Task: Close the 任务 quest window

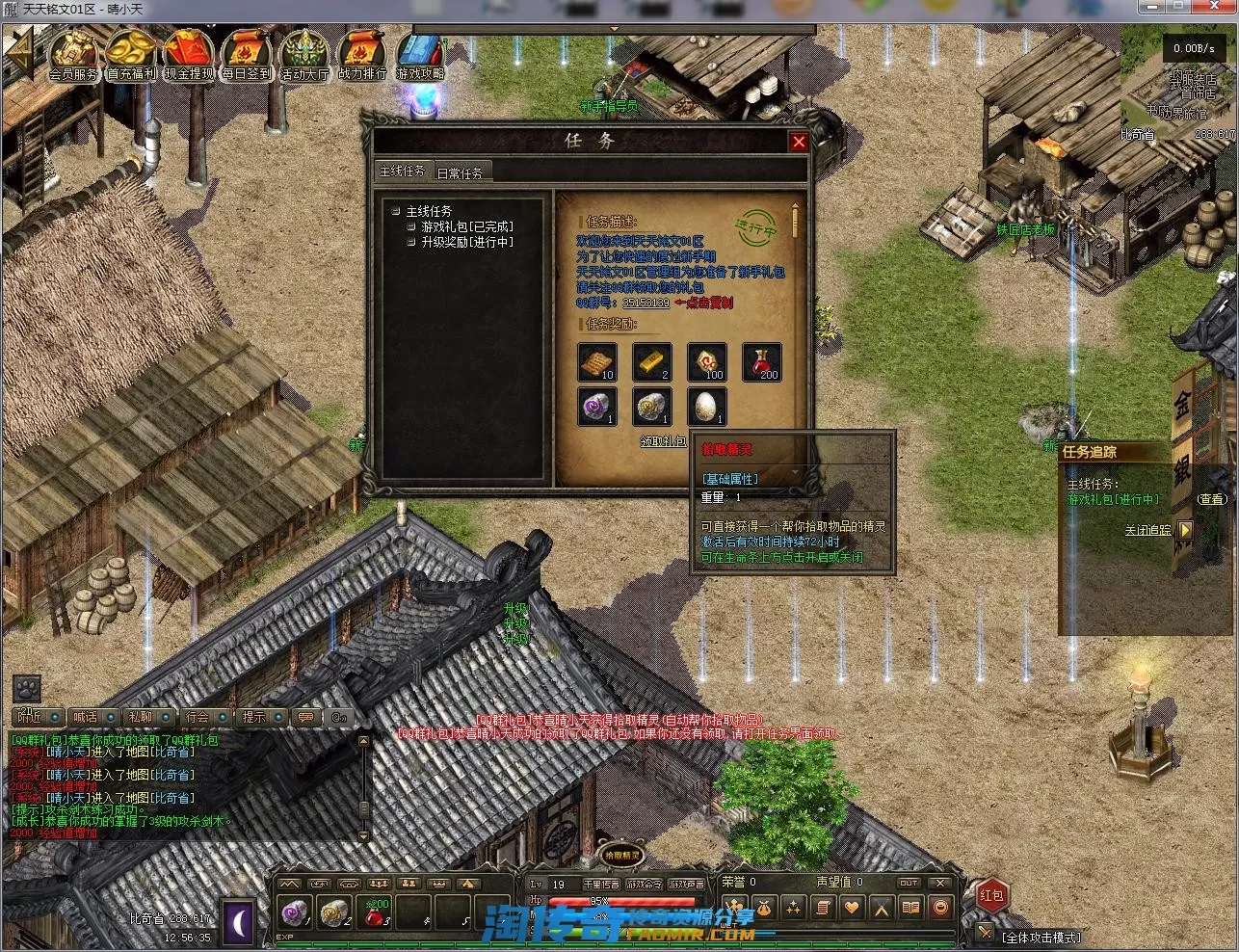Action: pyautogui.click(x=798, y=142)
